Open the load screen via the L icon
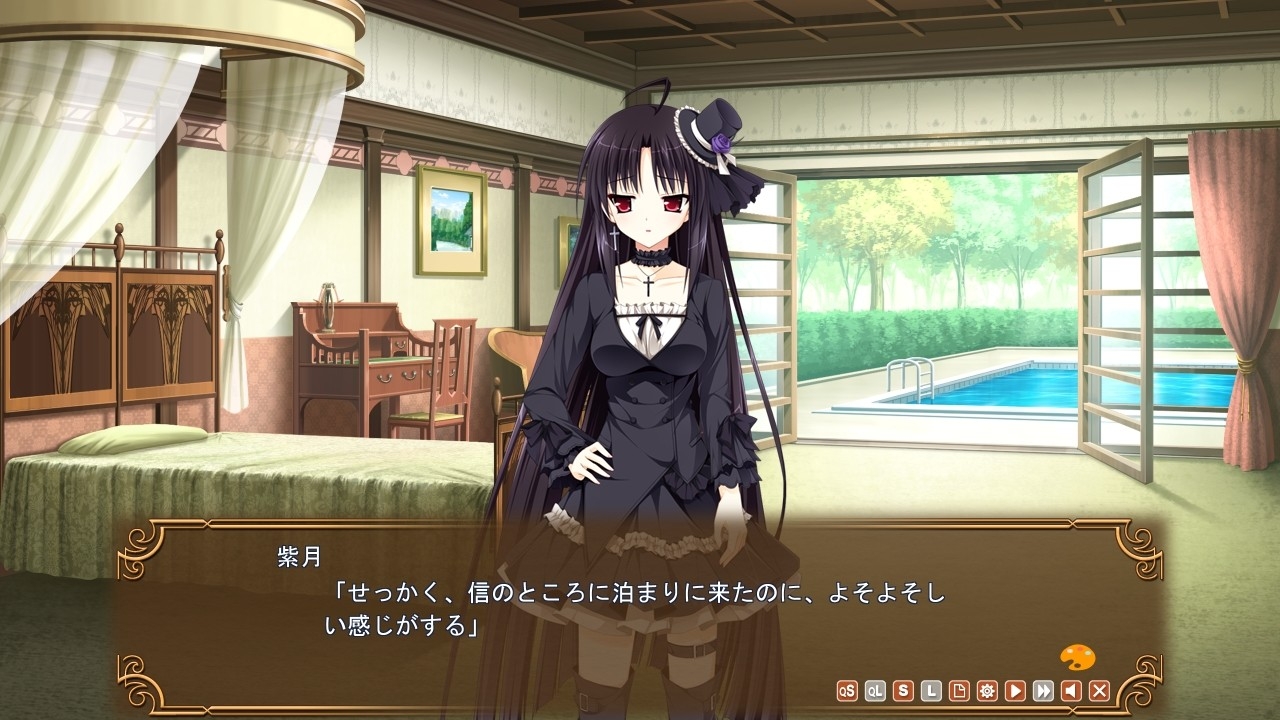The height and width of the screenshot is (720, 1280). coord(929,692)
